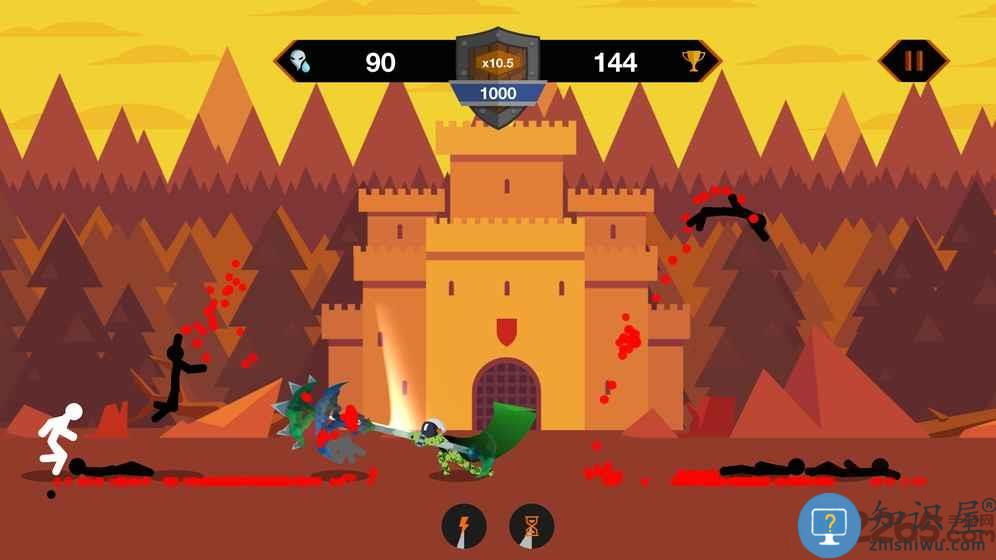Pause the game with the pause button
The width and height of the screenshot is (996, 560).
[x=914, y=61]
